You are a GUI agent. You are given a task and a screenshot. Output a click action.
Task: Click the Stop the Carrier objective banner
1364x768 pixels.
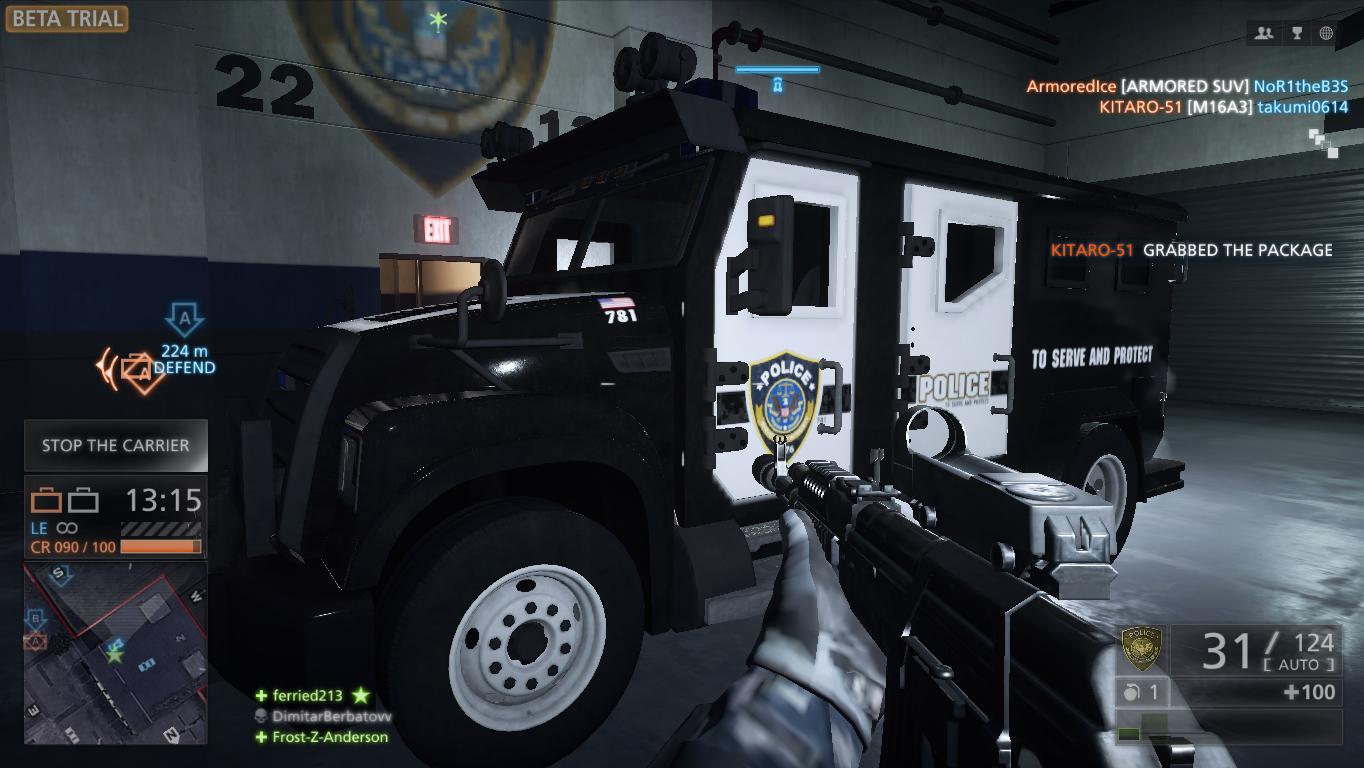click(x=116, y=446)
